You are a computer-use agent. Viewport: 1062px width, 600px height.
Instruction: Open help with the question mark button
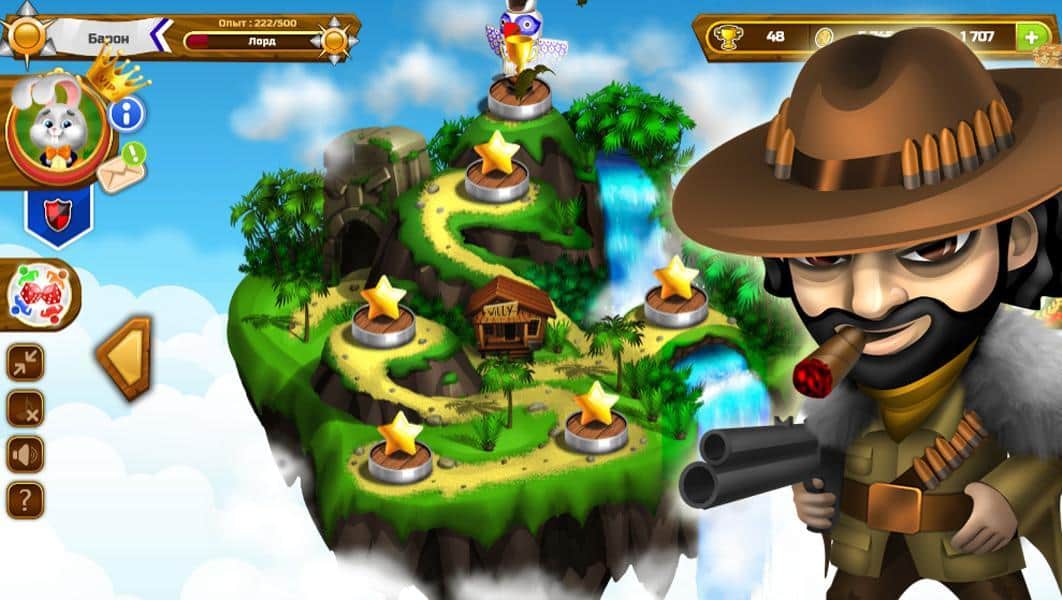coord(25,499)
